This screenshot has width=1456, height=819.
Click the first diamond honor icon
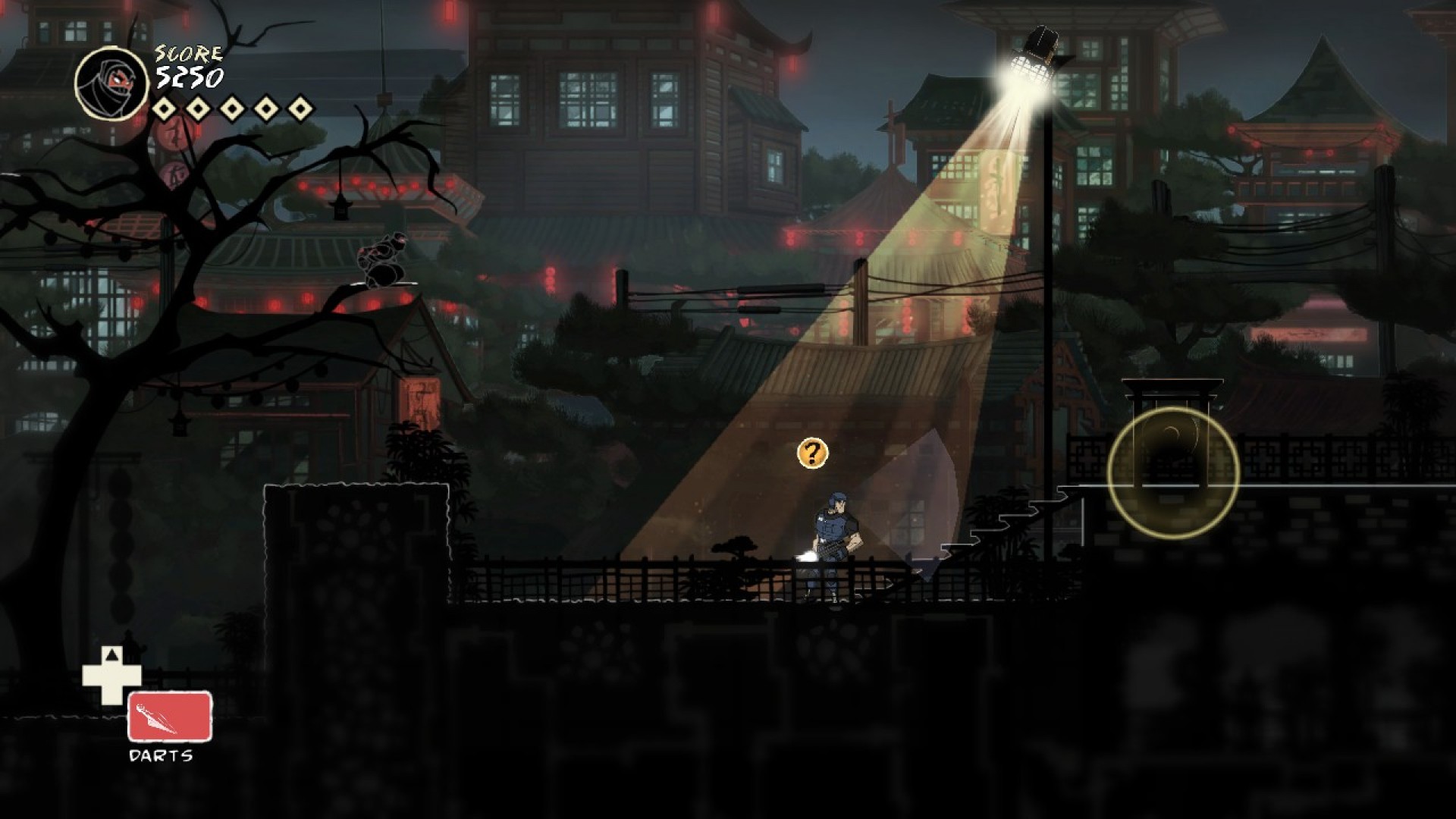point(163,107)
